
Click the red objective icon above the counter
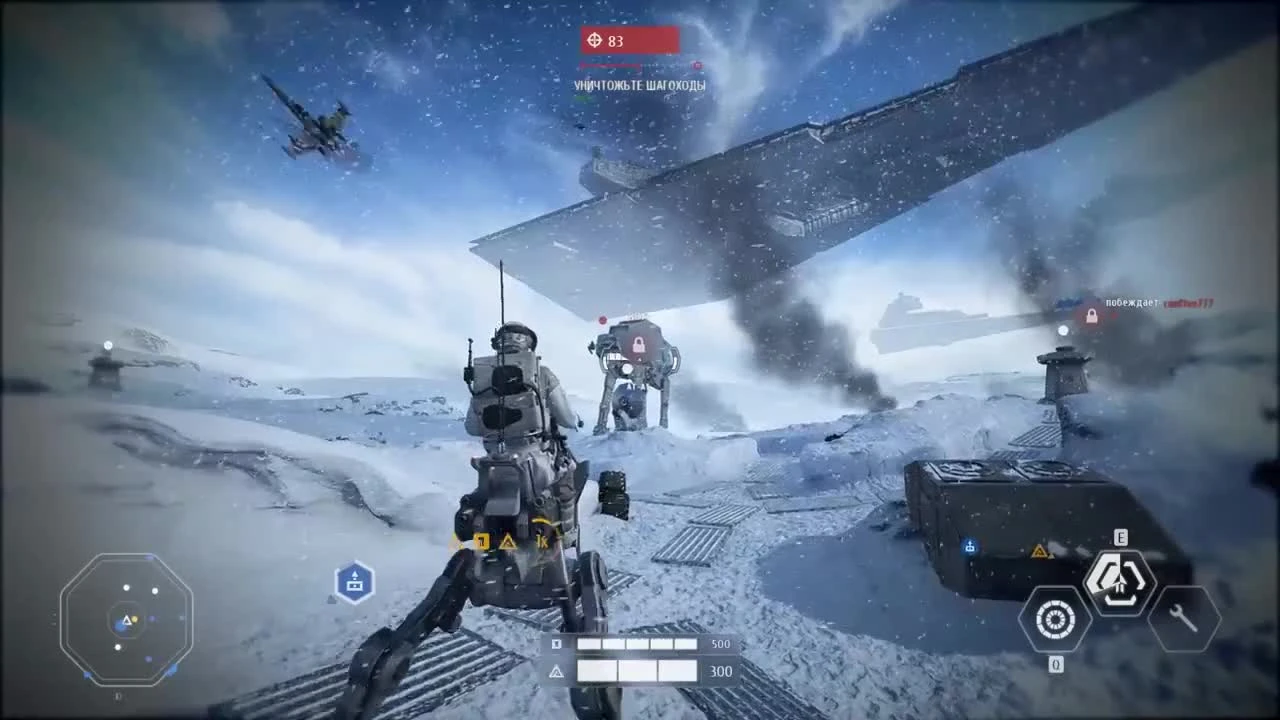point(595,41)
